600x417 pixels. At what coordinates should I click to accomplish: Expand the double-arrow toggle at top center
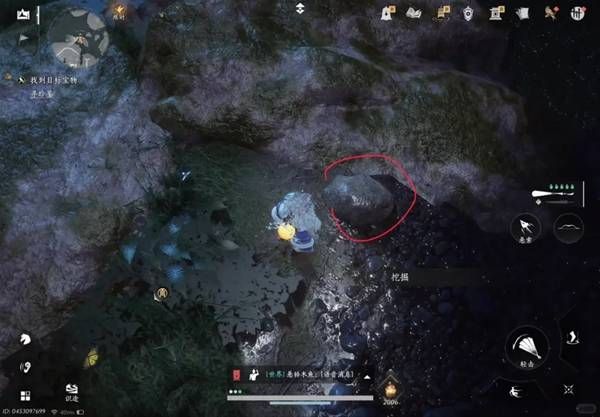tap(300, 9)
